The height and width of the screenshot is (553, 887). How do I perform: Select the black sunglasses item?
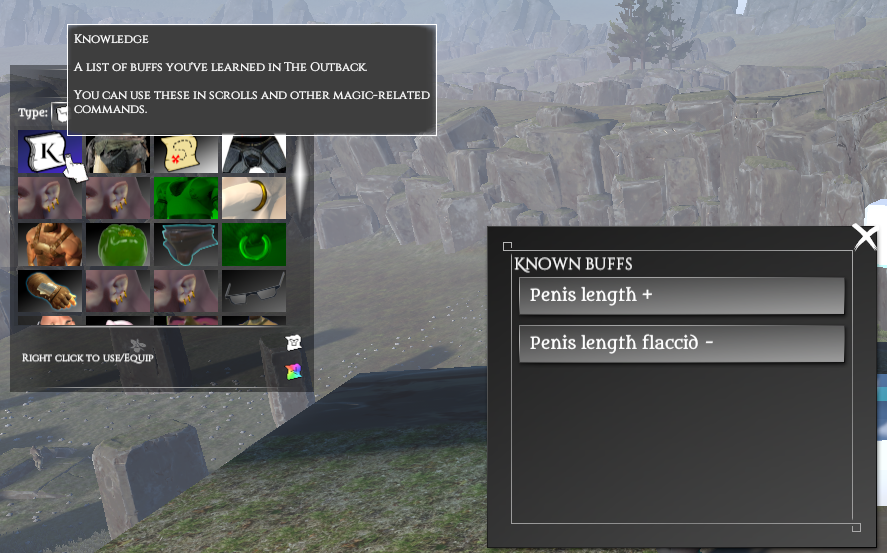click(x=253, y=290)
